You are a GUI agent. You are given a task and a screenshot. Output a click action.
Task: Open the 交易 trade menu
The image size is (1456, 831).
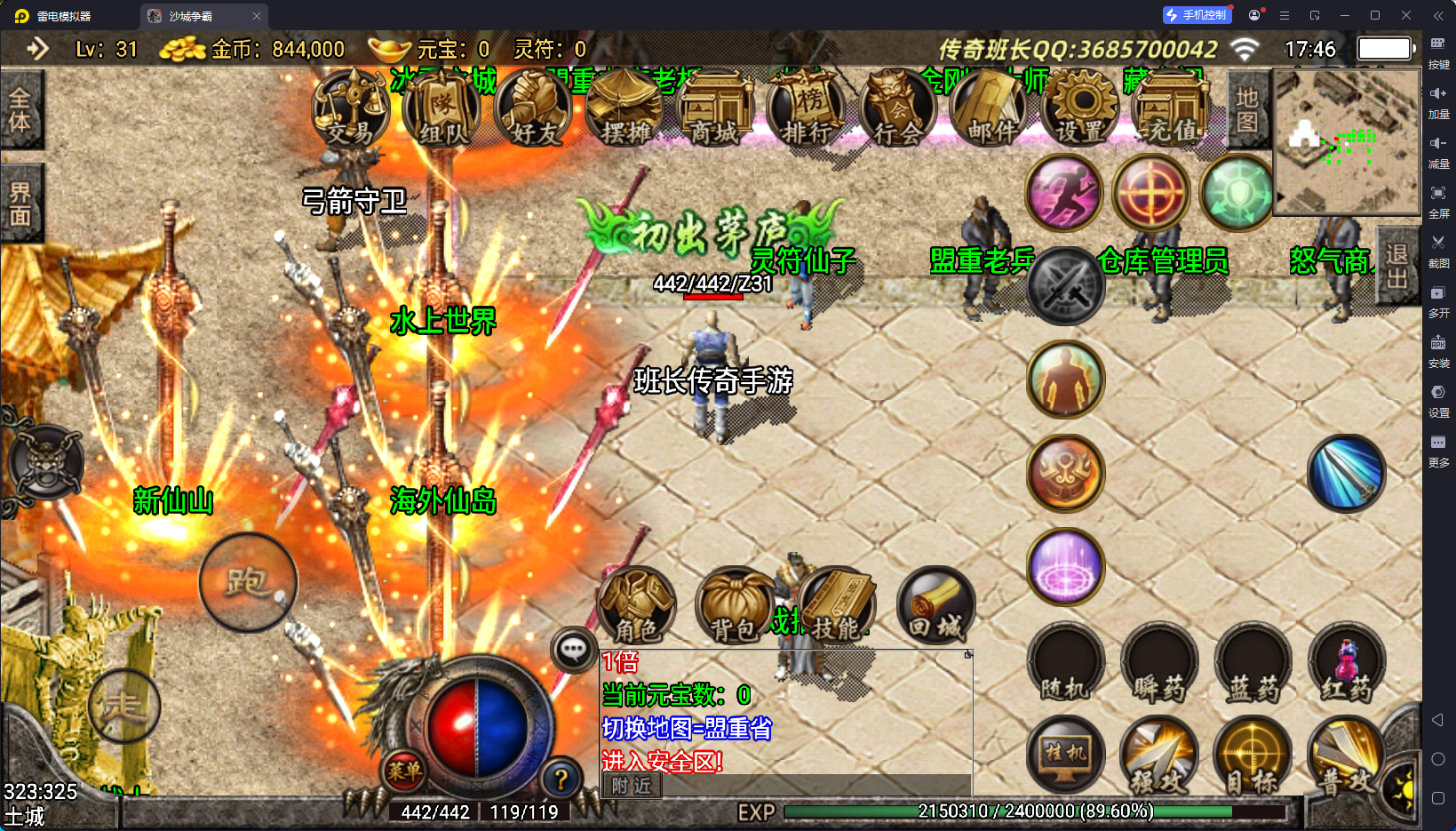pos(351,110)
